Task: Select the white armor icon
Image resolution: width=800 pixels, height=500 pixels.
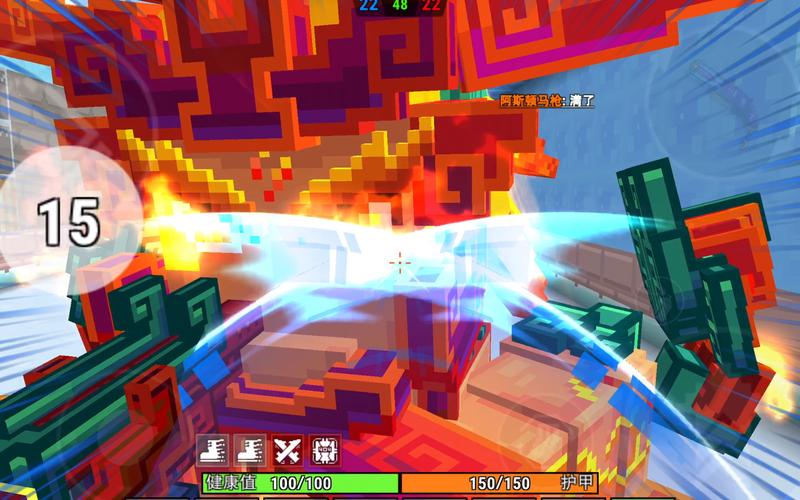Action: (322, 451)
